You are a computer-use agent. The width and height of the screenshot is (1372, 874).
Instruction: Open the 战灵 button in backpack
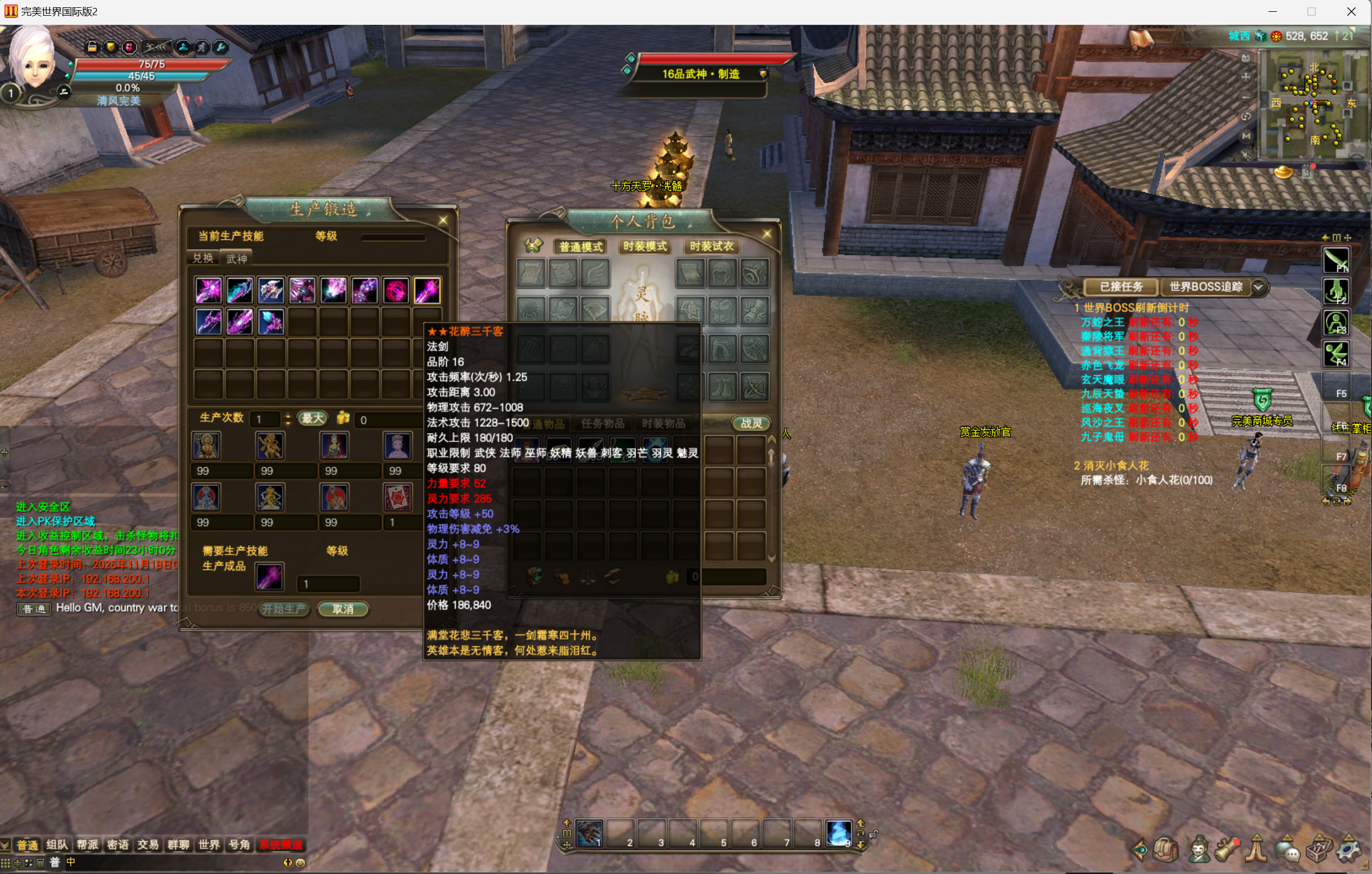[751, 423]
